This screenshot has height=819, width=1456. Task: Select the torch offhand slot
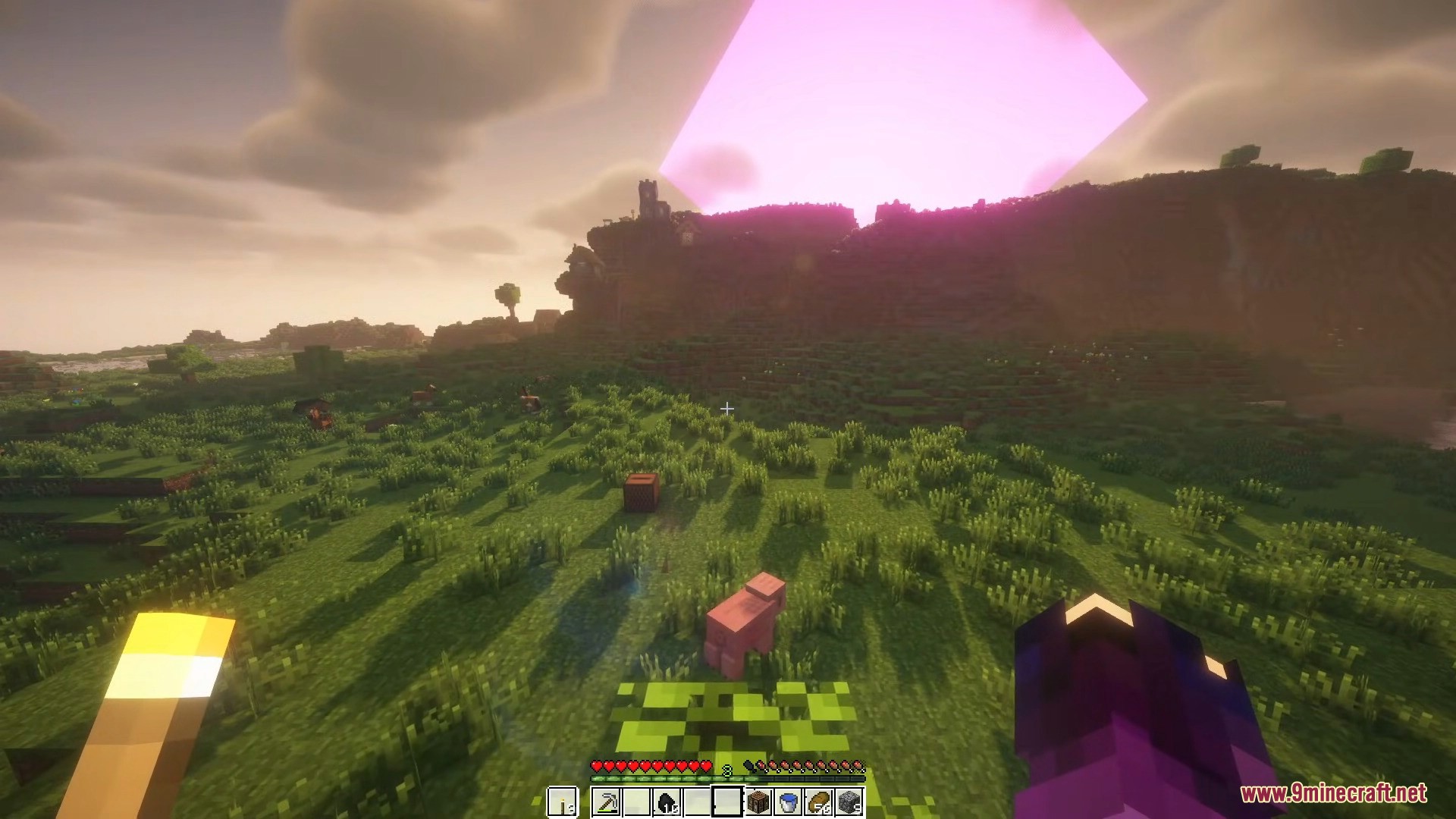coord(562,802)
